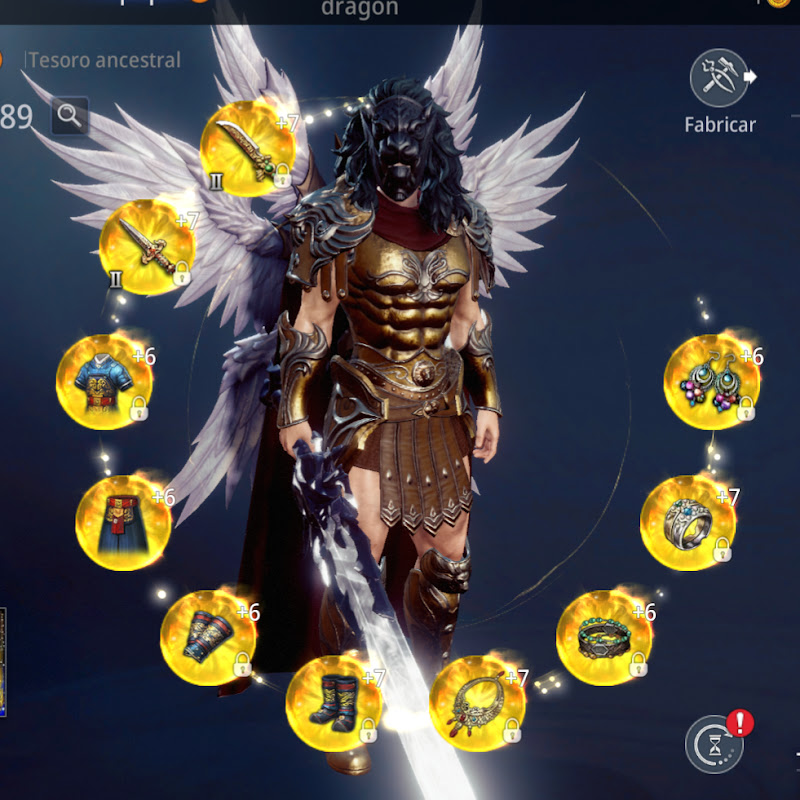Select the straight sword weapon slot
This screenshot has height=800, width=800.
point(146,246)
